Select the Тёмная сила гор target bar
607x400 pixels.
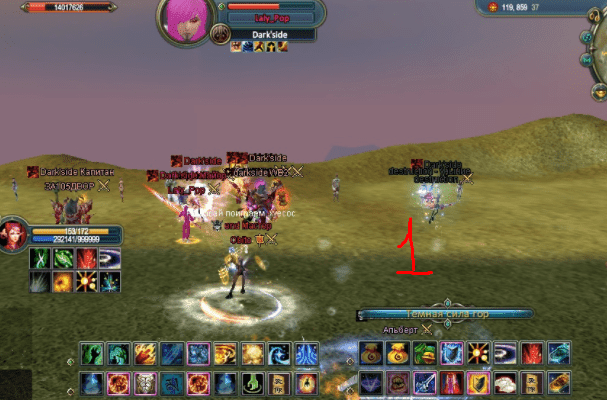click(x=445, y=314)
